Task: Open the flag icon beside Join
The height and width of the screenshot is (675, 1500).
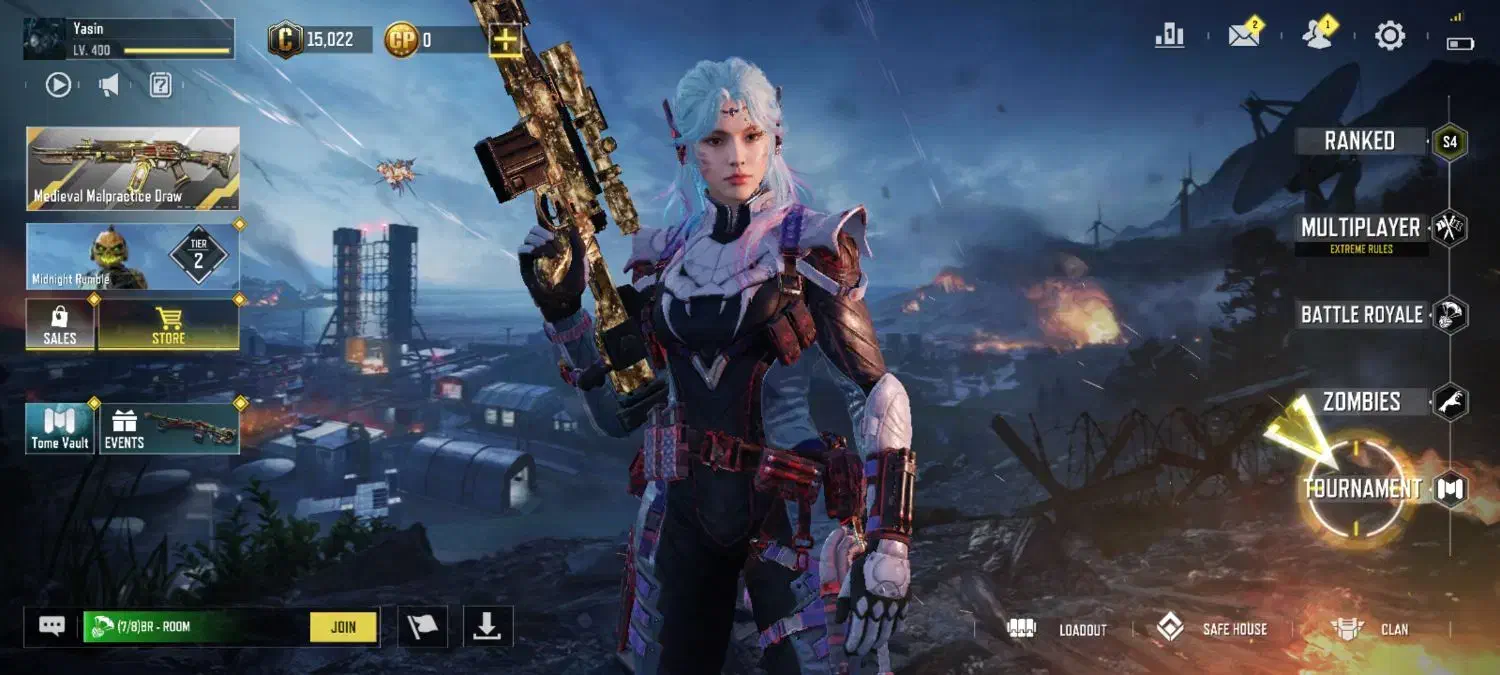Action: (422, 627)
